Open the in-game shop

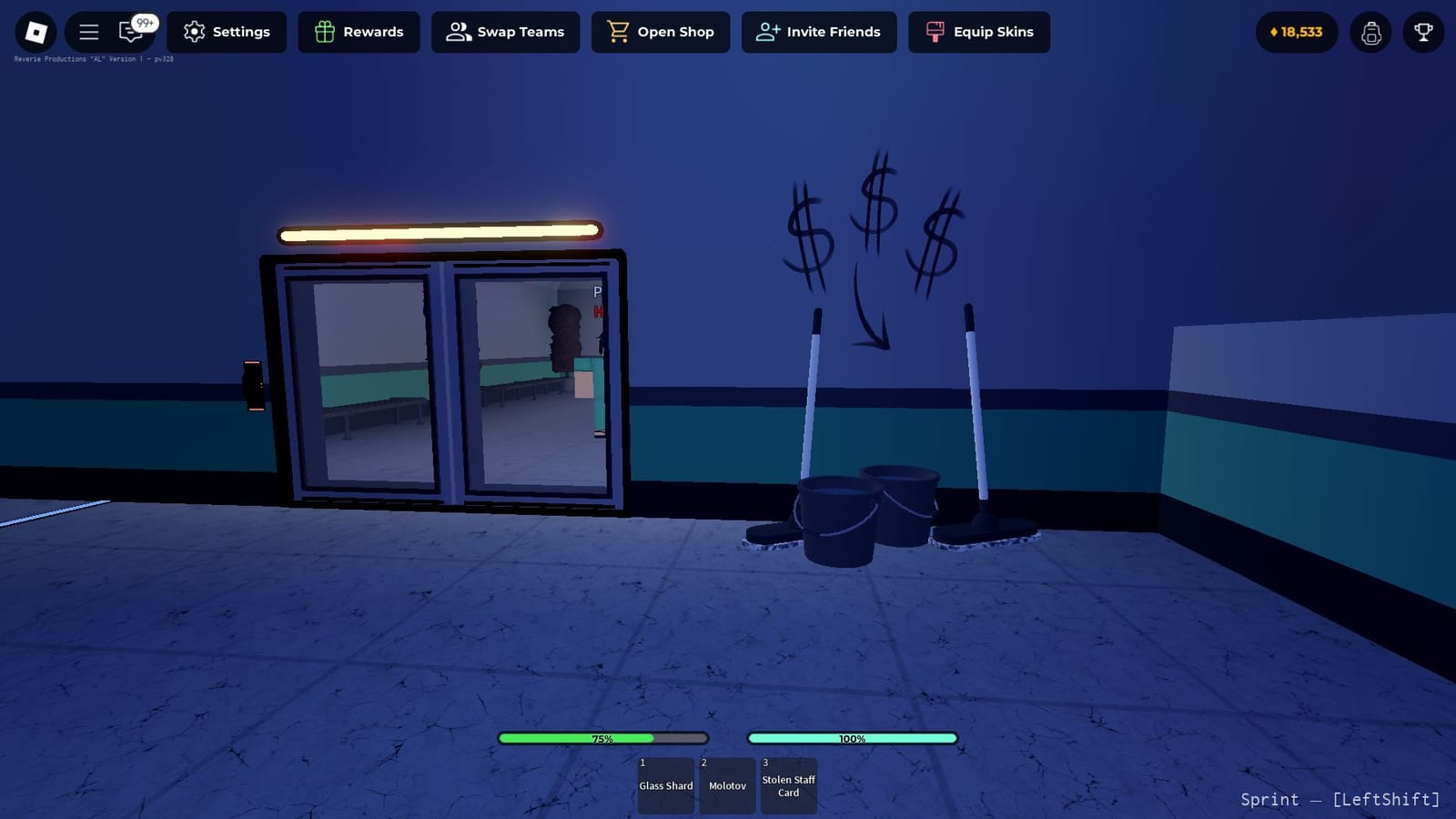(x=661, y=32)
